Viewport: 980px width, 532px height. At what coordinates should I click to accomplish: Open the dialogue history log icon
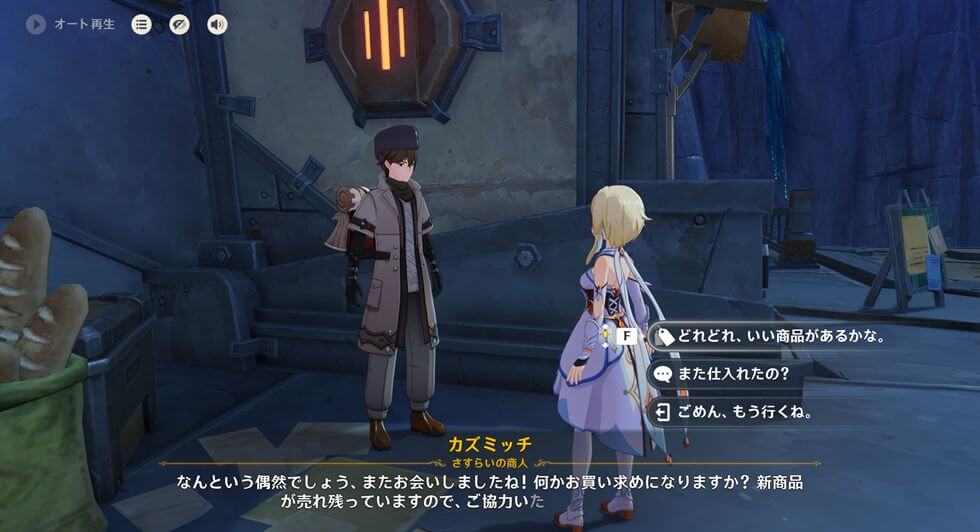(x=142, y=24)
